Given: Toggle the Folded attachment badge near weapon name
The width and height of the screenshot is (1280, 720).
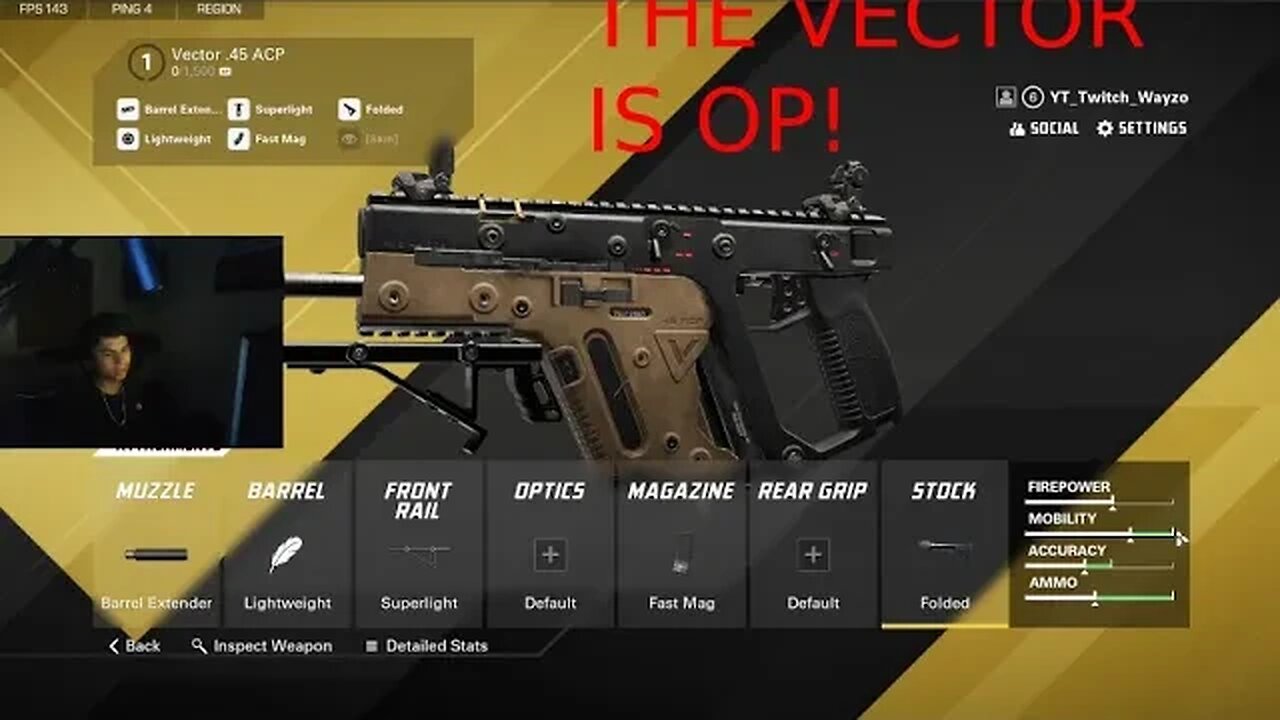Looking at the screenshot, I should click(370, 109).
